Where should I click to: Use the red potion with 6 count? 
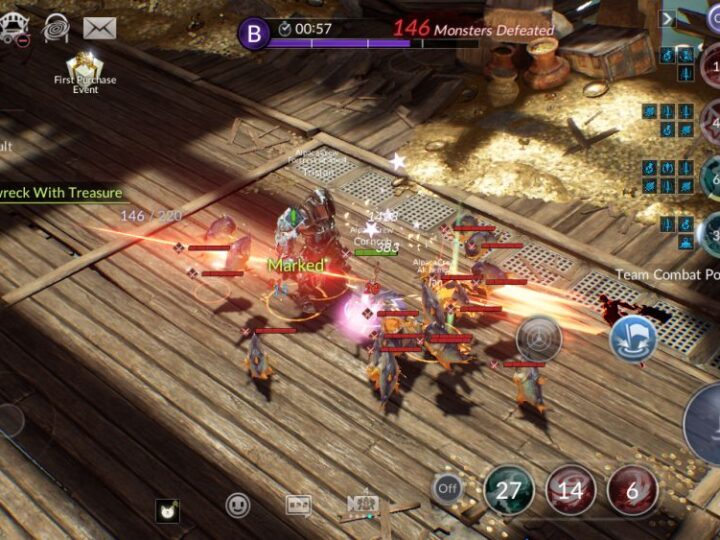(x=632, y=490)
